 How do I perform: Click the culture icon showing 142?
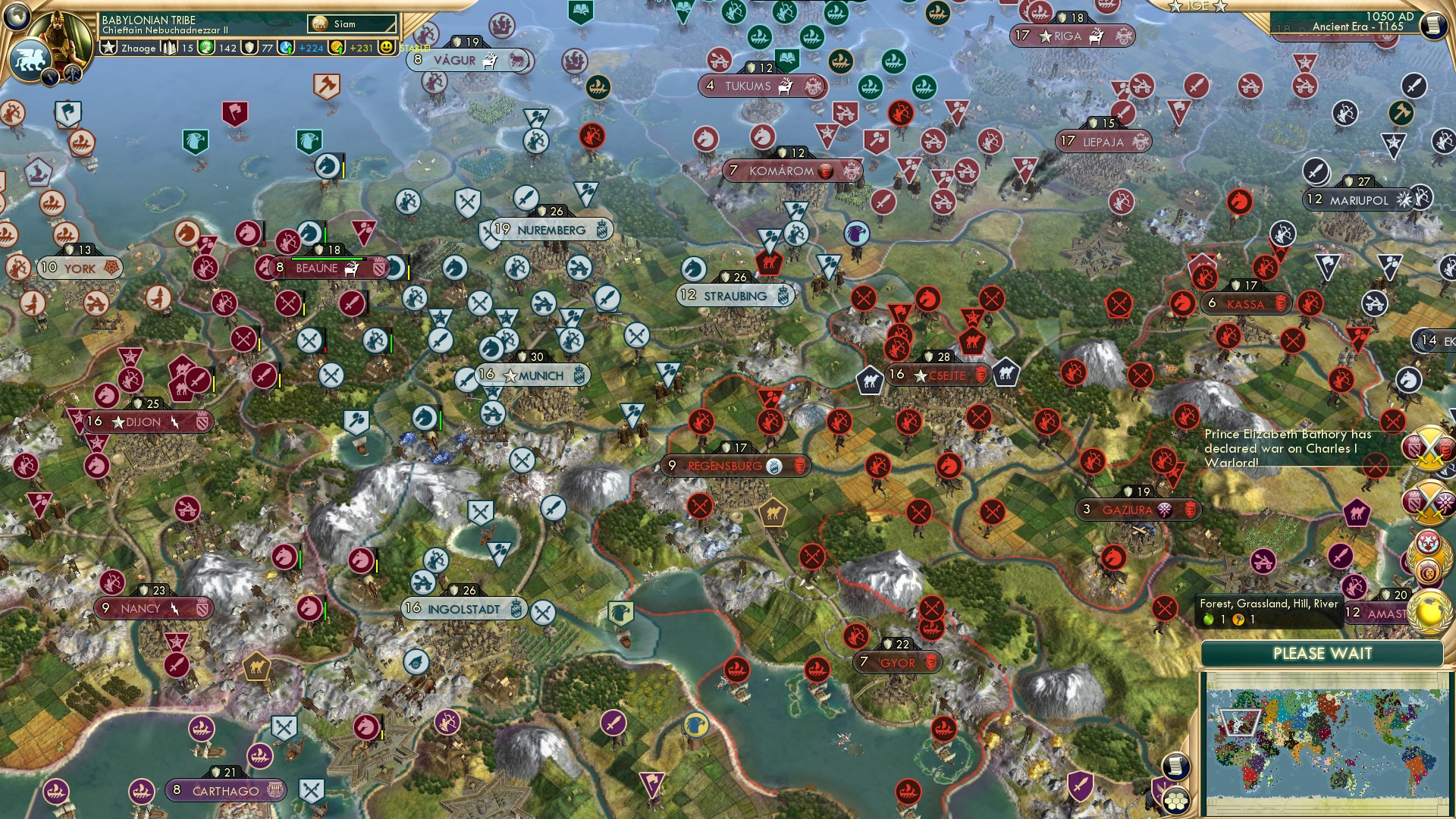(x=207, y=48)
